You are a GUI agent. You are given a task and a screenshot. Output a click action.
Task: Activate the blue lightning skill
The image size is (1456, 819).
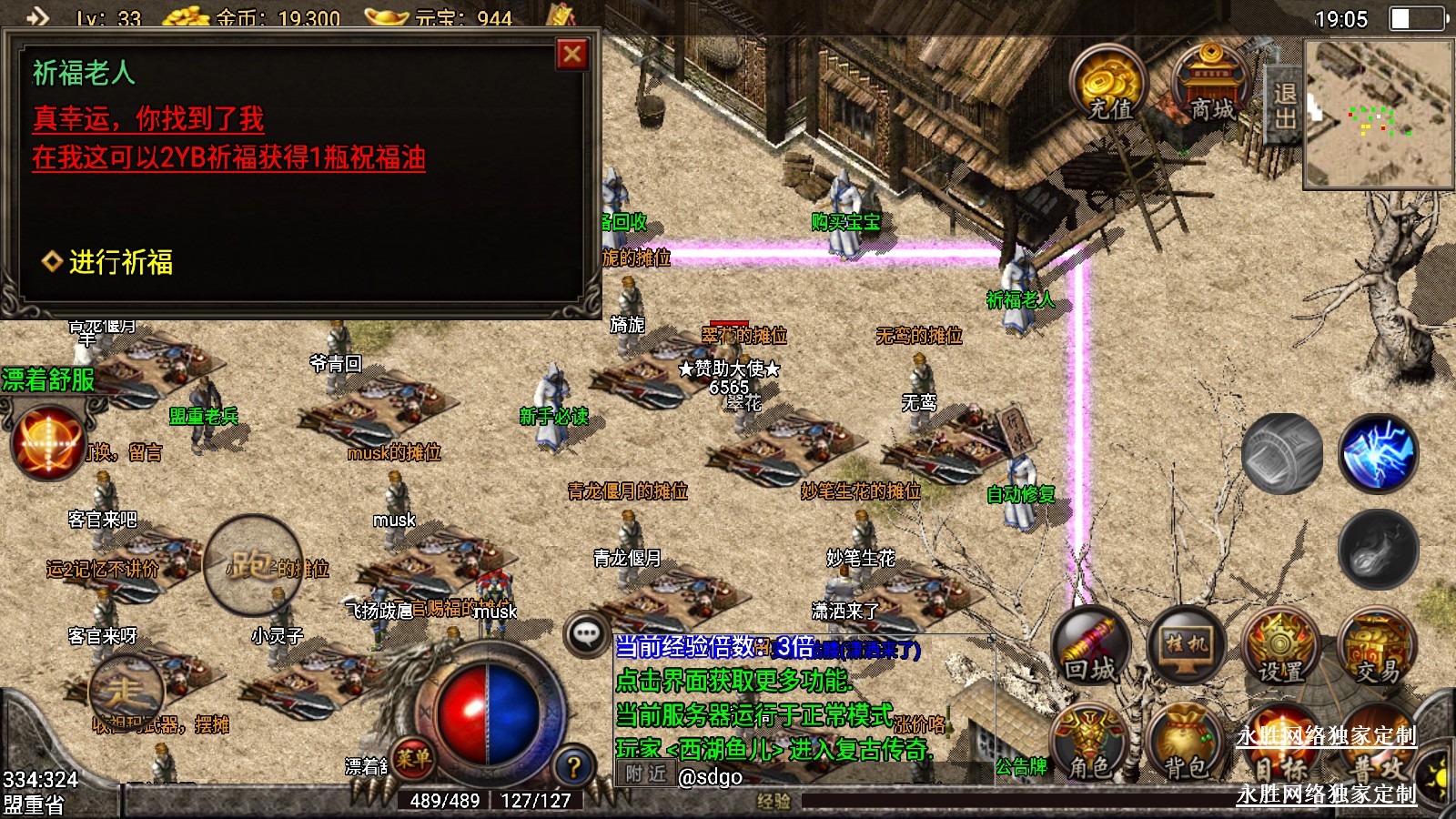(1378, 453)
